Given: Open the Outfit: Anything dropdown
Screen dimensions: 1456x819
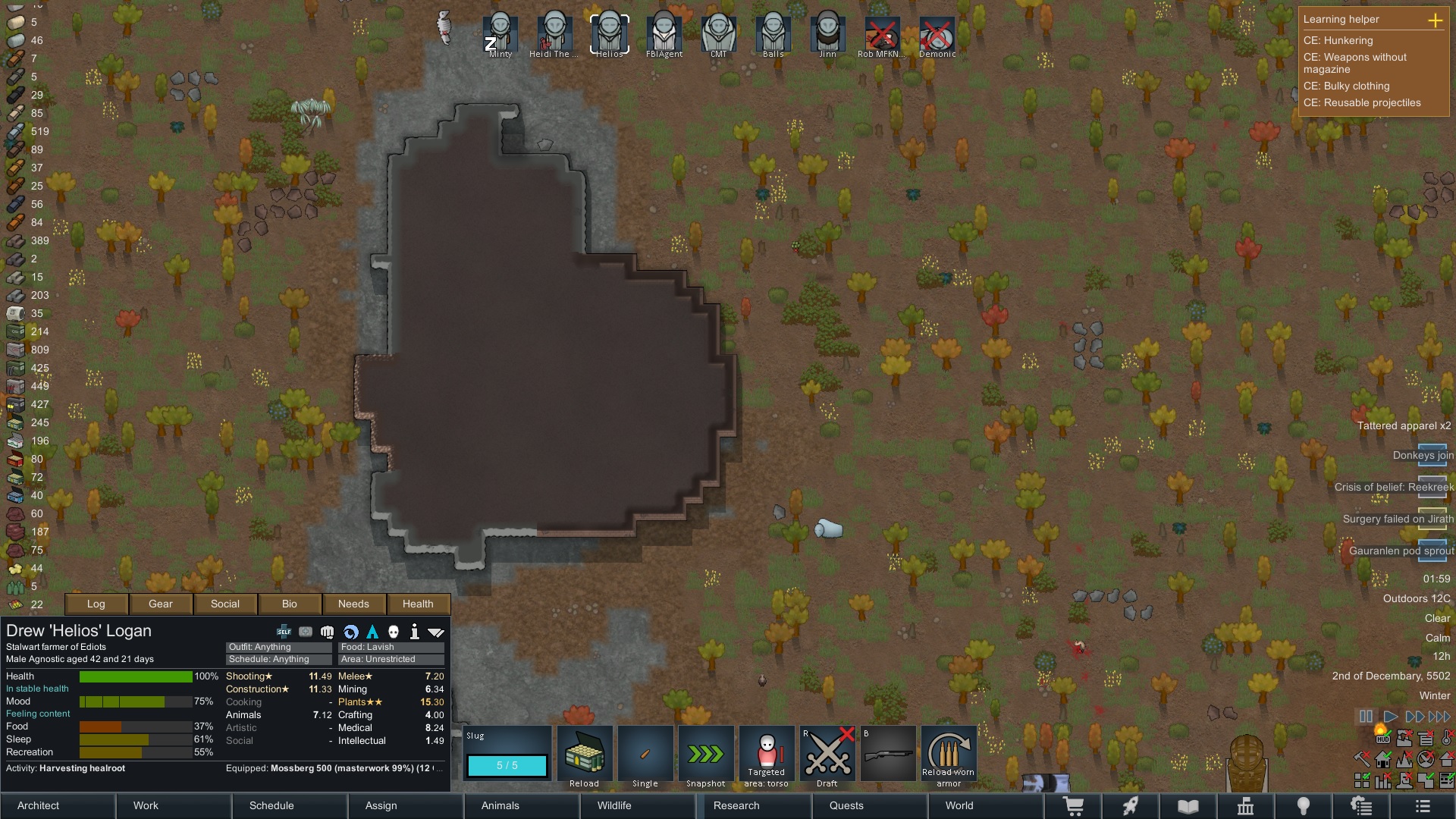Looking at the screenshot, I should click(x=278, y=647).
